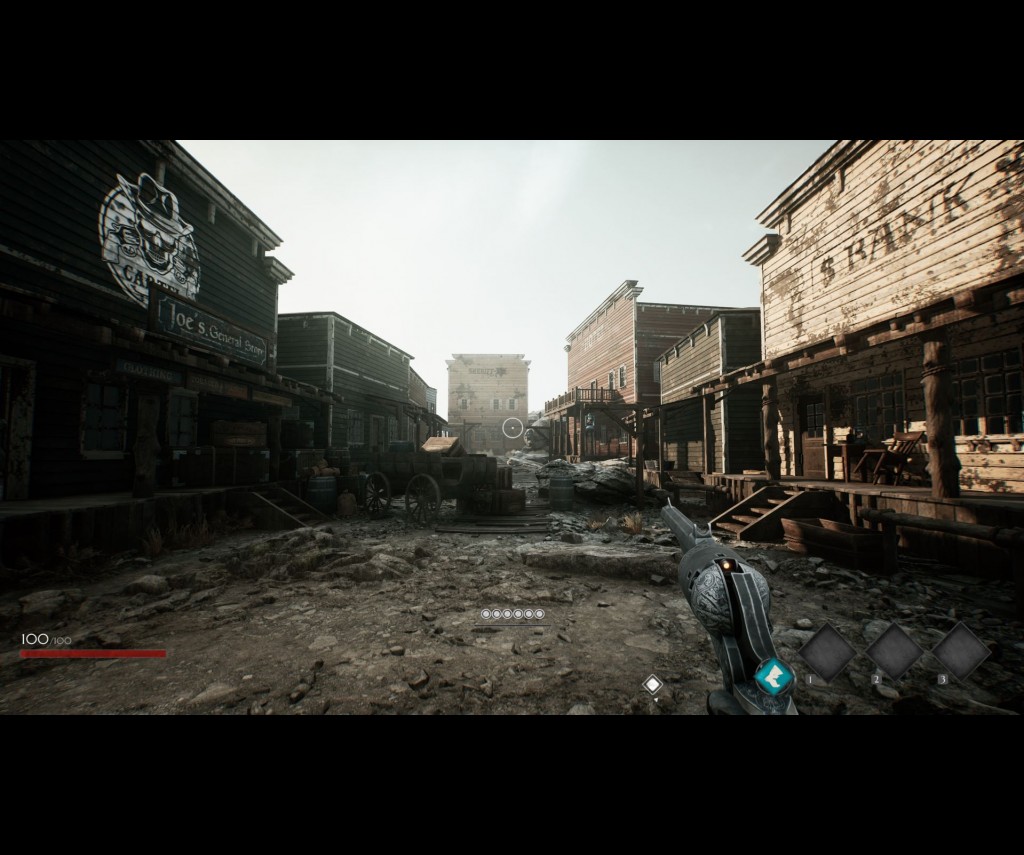The width and height of the screenshot is (1024, 855).
Task: Select the diamond ability slot numbered 1
Action: click(x=827, y=653)
